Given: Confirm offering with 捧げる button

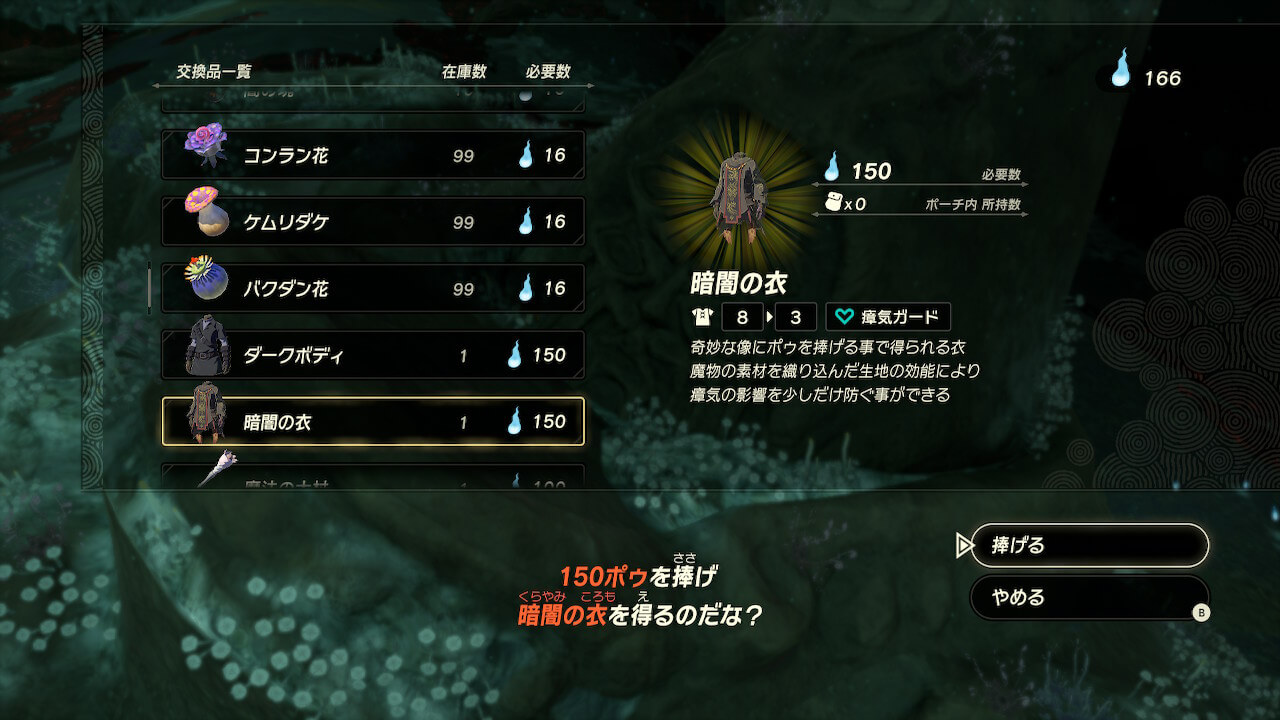Looking at the screenshot, I should (x=1089, y=546).
